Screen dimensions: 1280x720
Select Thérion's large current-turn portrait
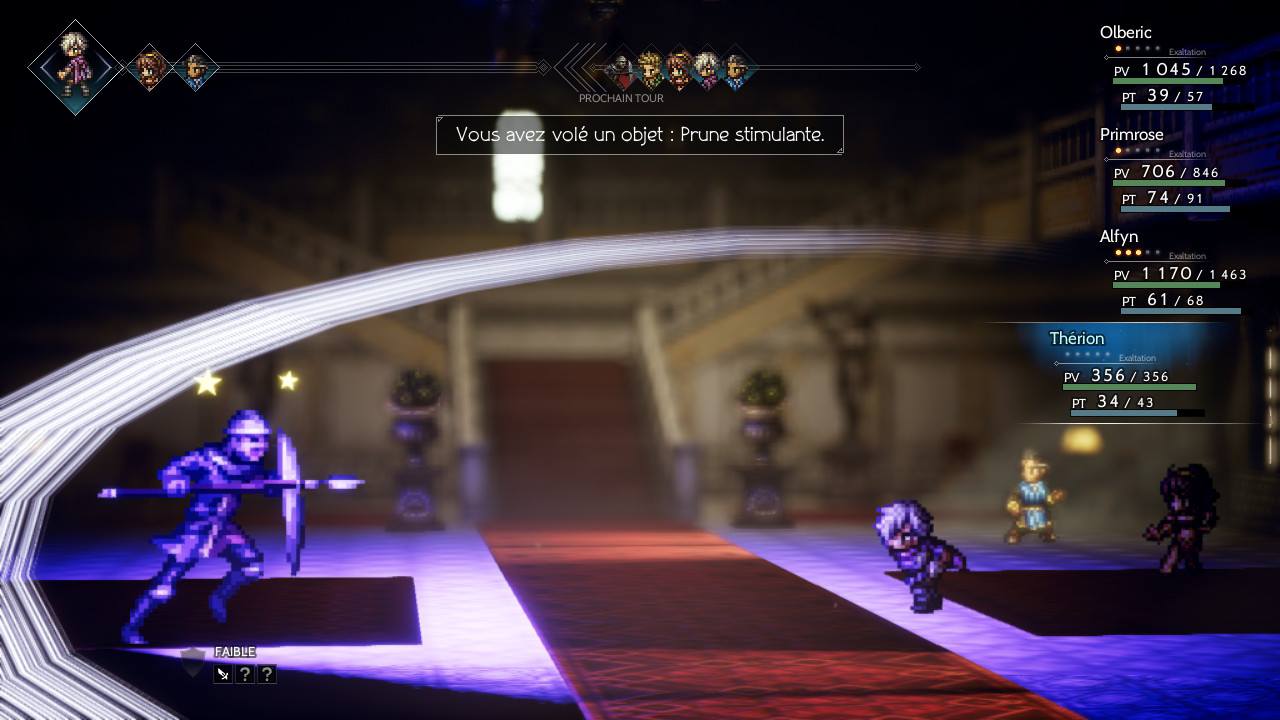[75, 67]
